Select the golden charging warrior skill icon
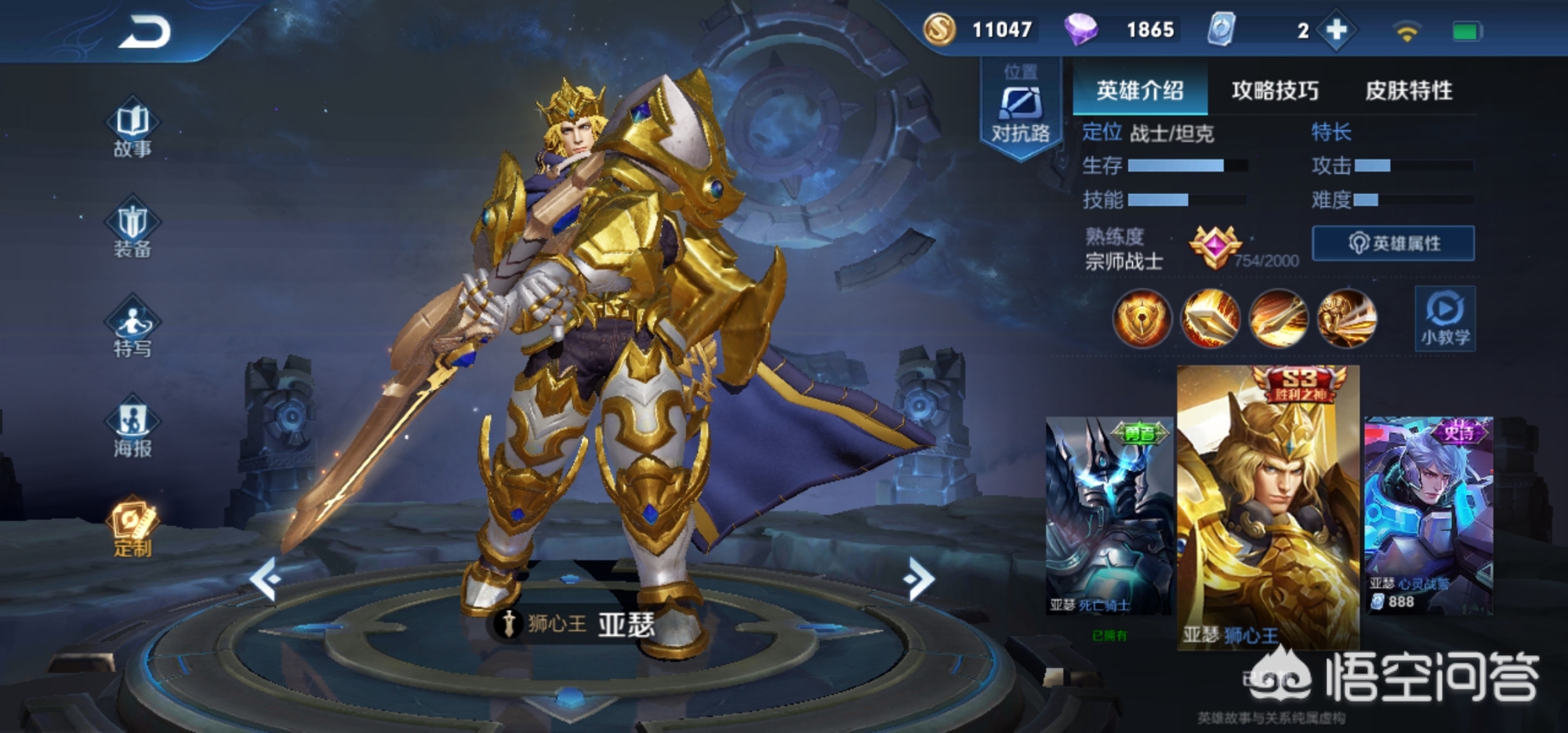 pyautogui.click(x=1347, y=318)
